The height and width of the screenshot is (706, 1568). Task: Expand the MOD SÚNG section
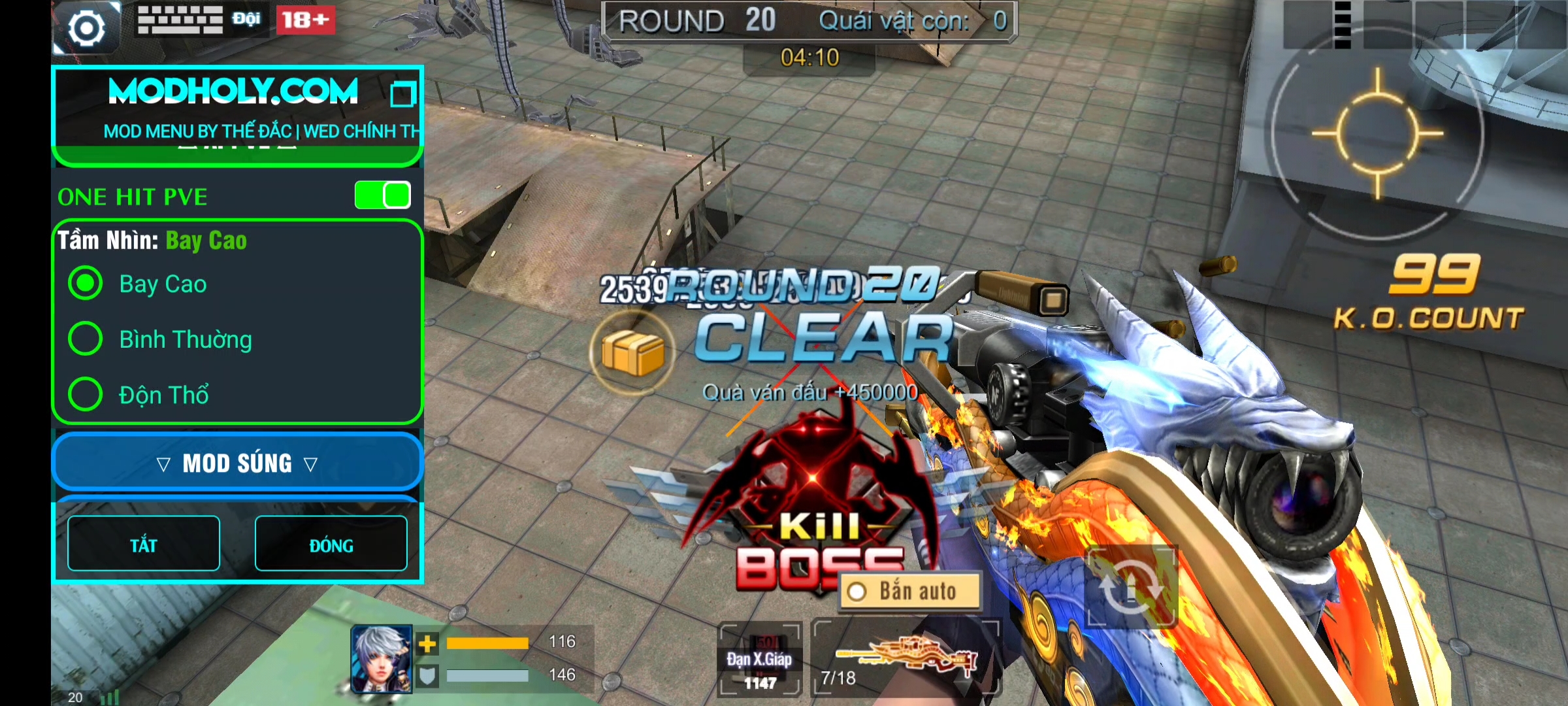tap(237, 463)
